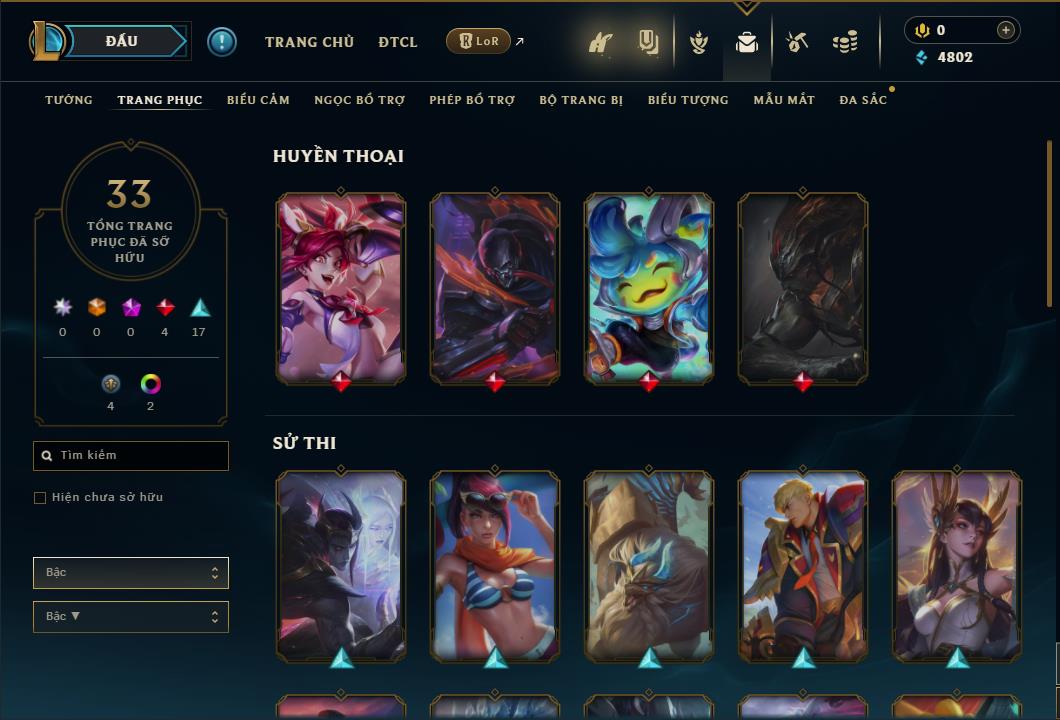
Task: Open the store coins icon
Action: 845,42
